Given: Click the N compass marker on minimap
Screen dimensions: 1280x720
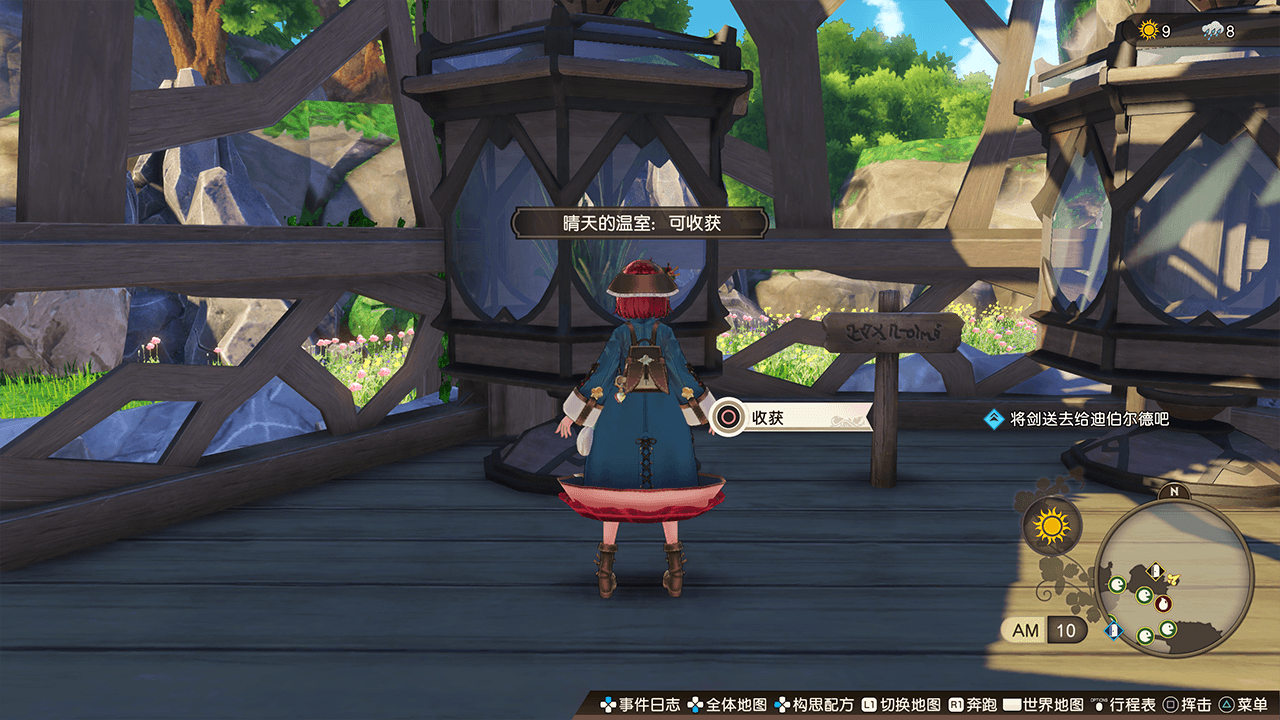Looking at the screenshot, I should tap(1174, 492).
